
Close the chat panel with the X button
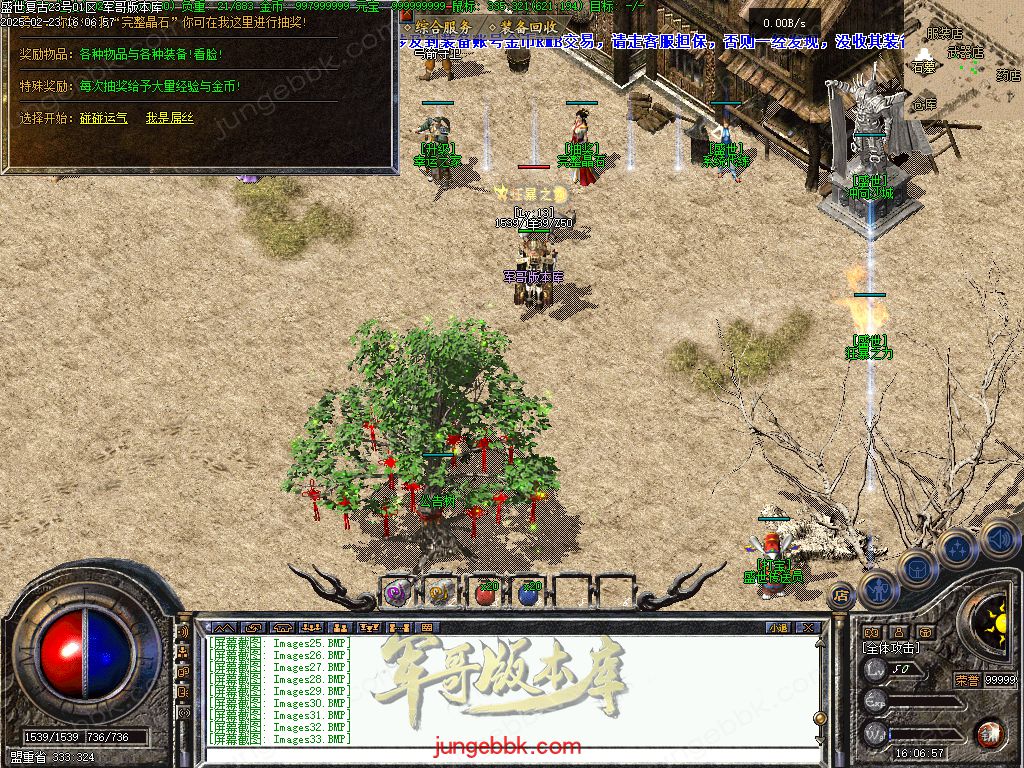tap(808, 628)
